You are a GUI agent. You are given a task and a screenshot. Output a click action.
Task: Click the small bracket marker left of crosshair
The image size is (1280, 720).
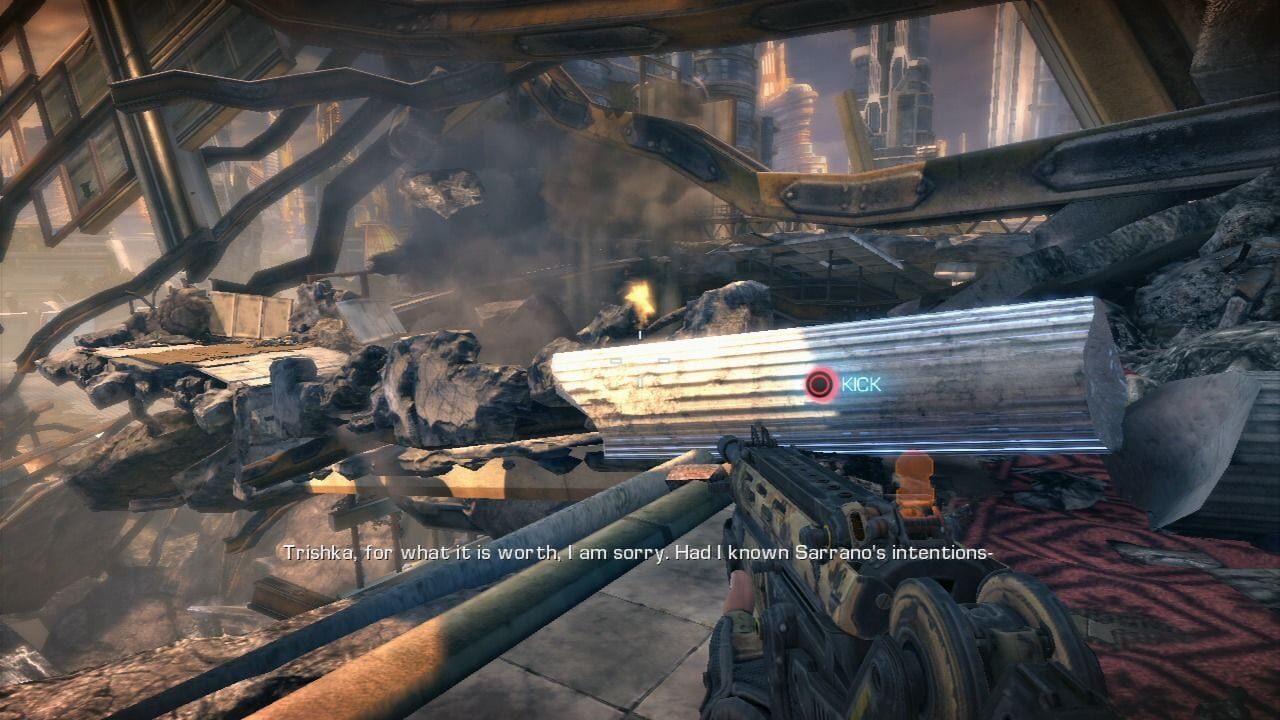(x=616, y=358)
